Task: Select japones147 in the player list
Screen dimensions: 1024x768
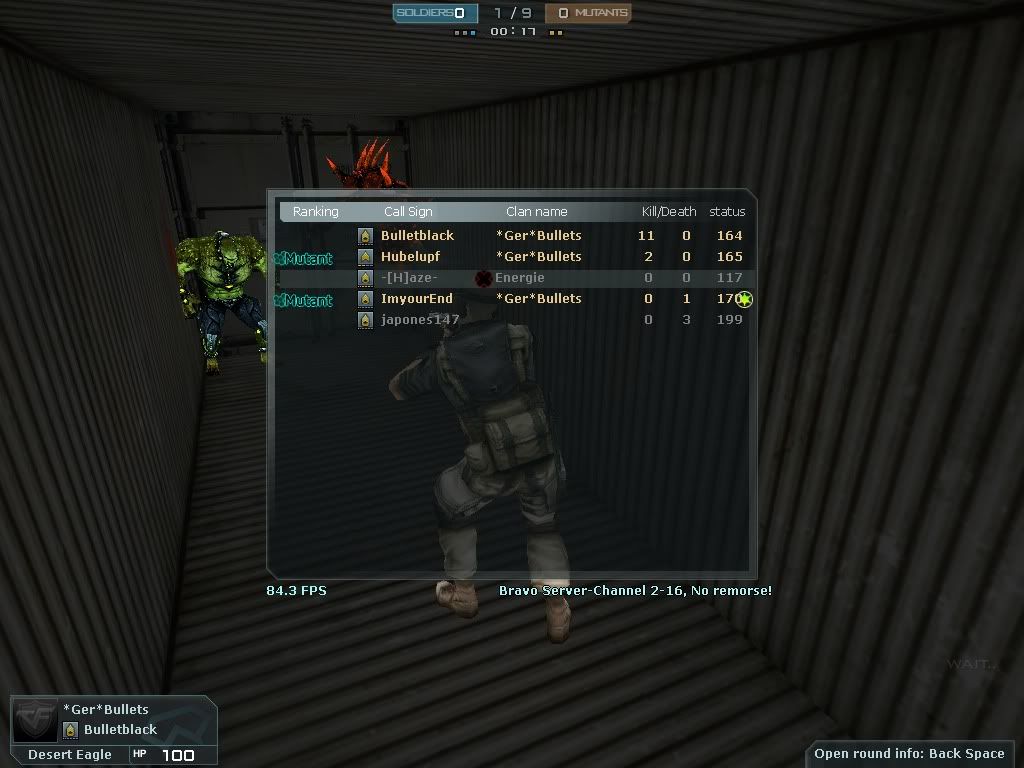Action: pos(420,320)
